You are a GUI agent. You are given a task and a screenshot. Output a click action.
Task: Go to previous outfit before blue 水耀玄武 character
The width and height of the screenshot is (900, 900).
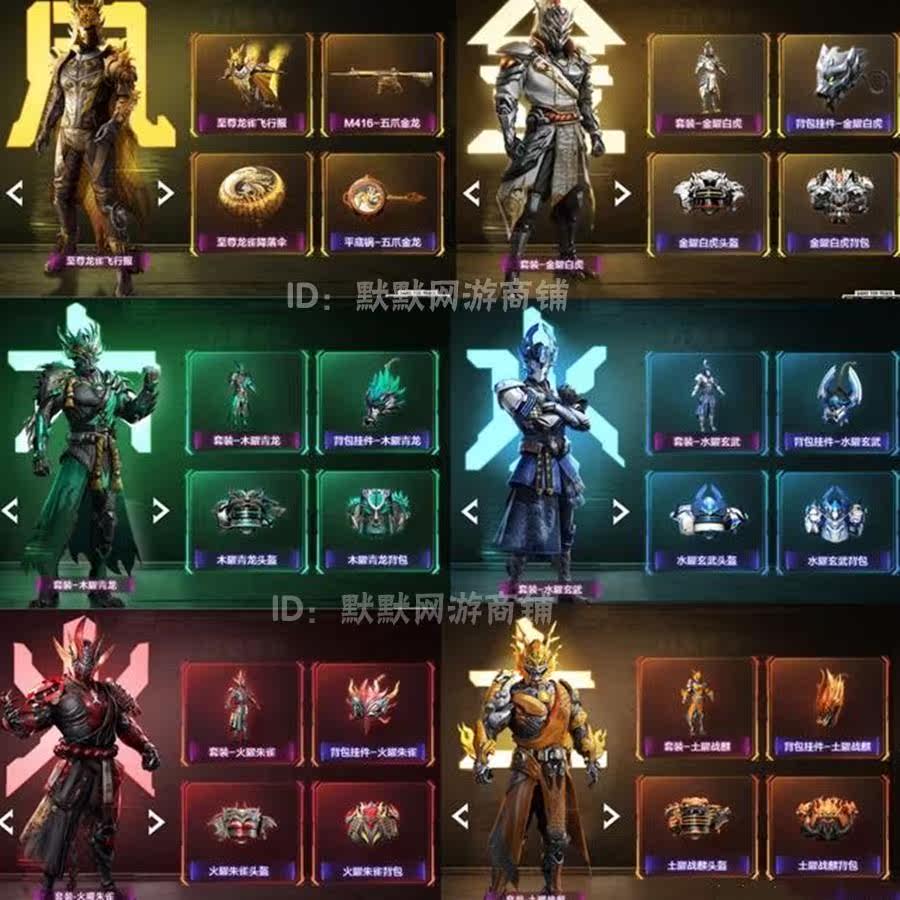tap(469, 512)
